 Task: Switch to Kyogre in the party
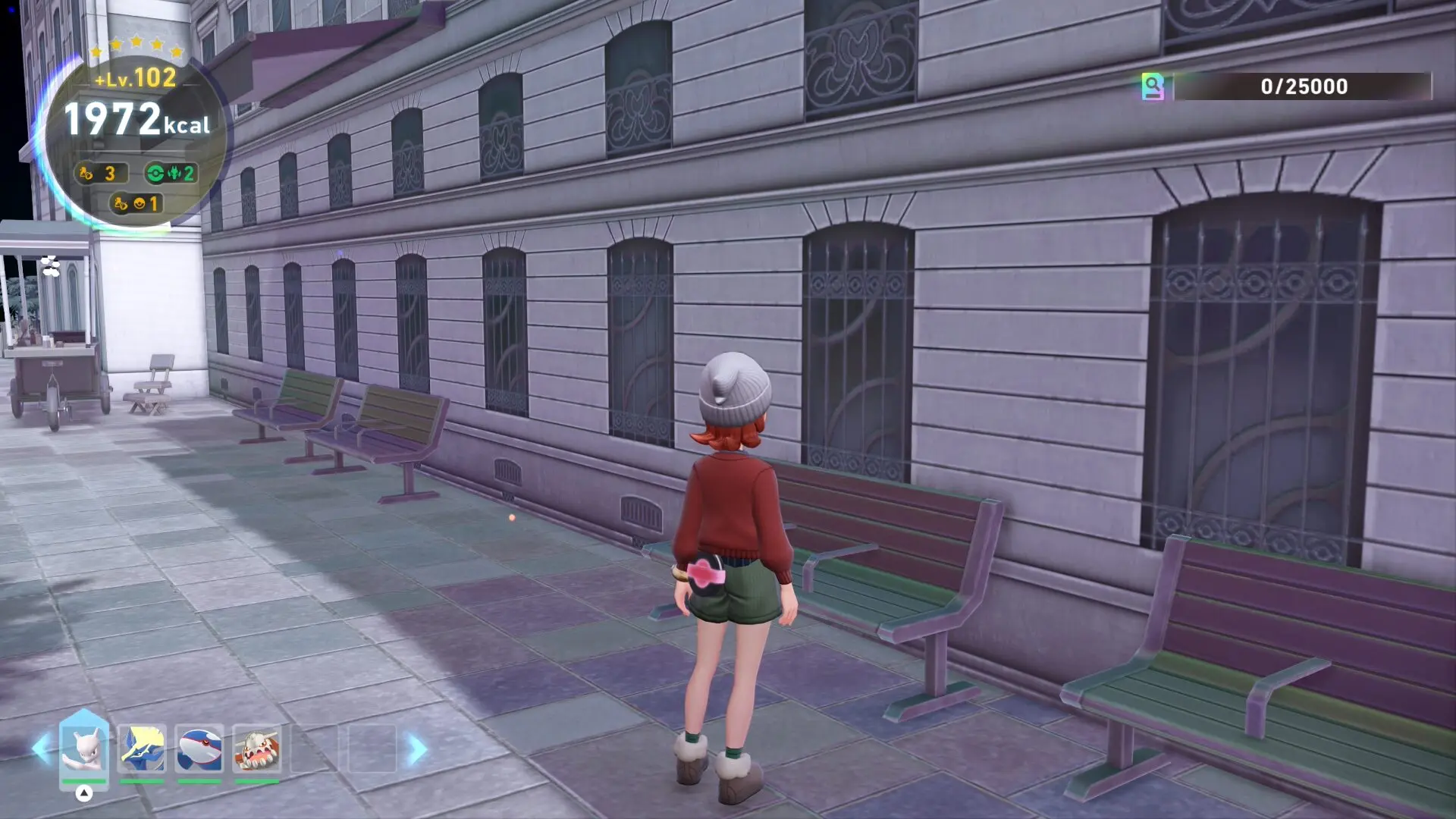[199, 748]
